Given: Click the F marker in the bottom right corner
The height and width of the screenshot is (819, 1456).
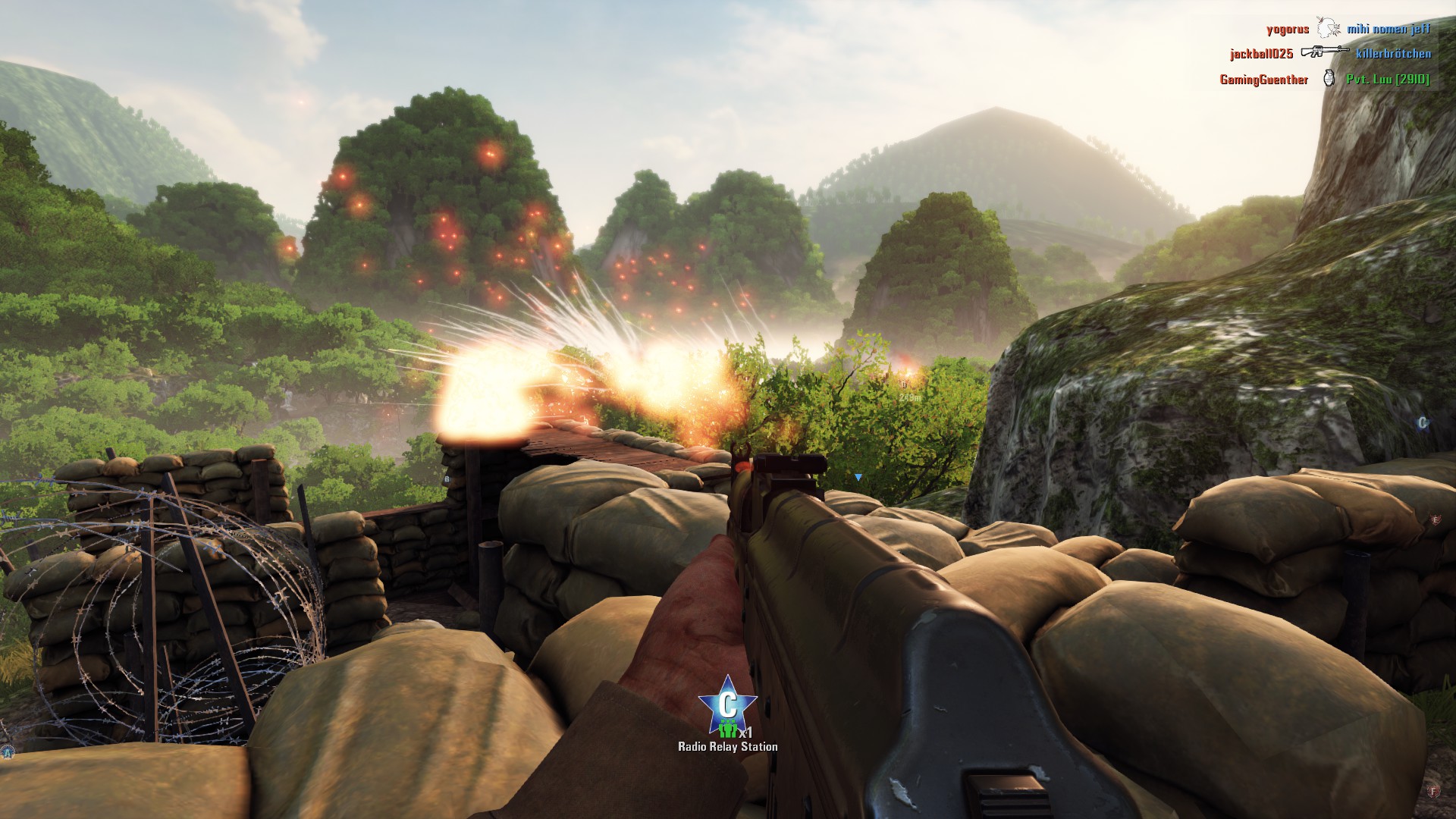Looking at the screenshot, I should [x=1433, y=792].
